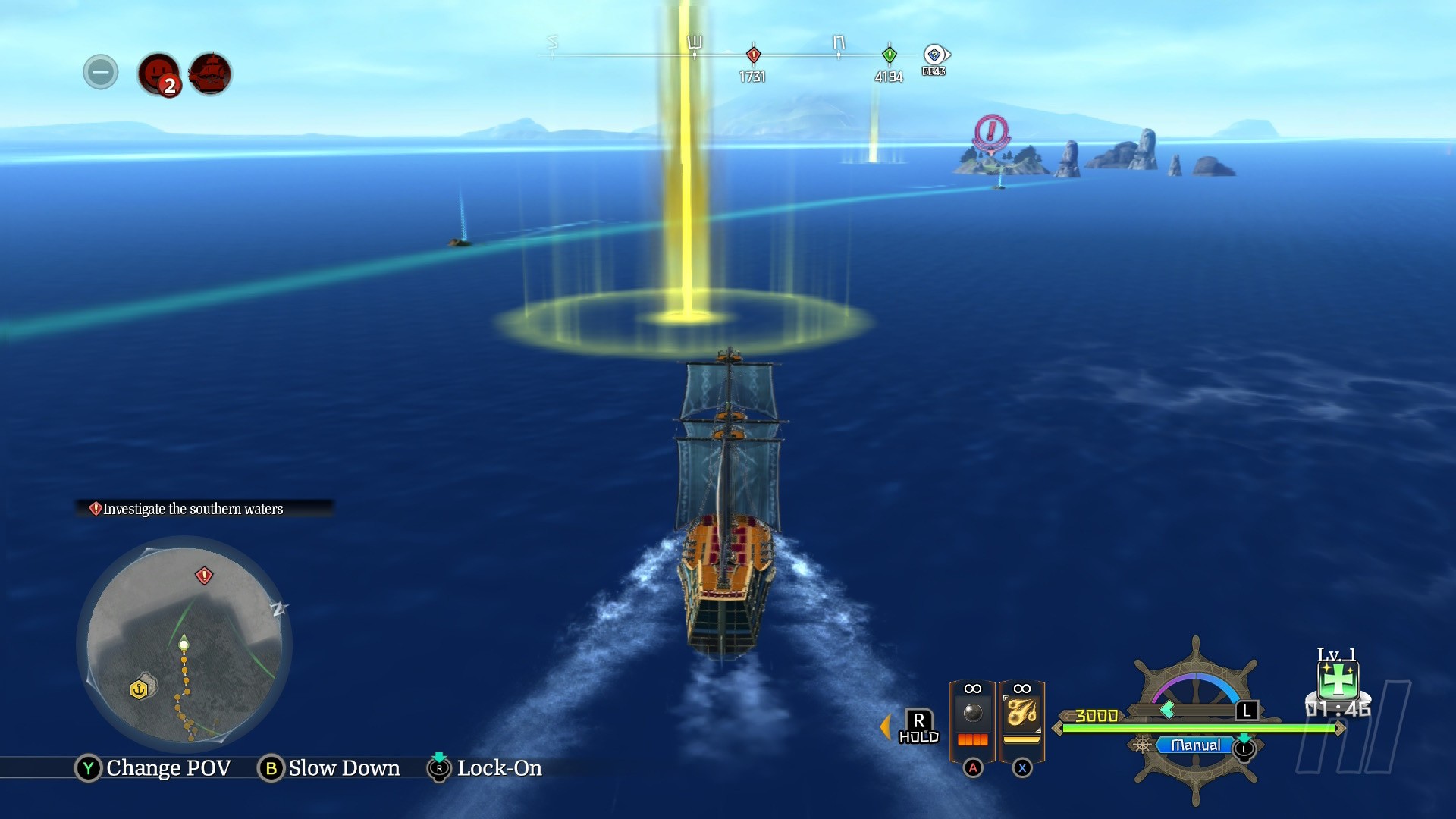Select the red compass marker at 1731

click(753, 55)
